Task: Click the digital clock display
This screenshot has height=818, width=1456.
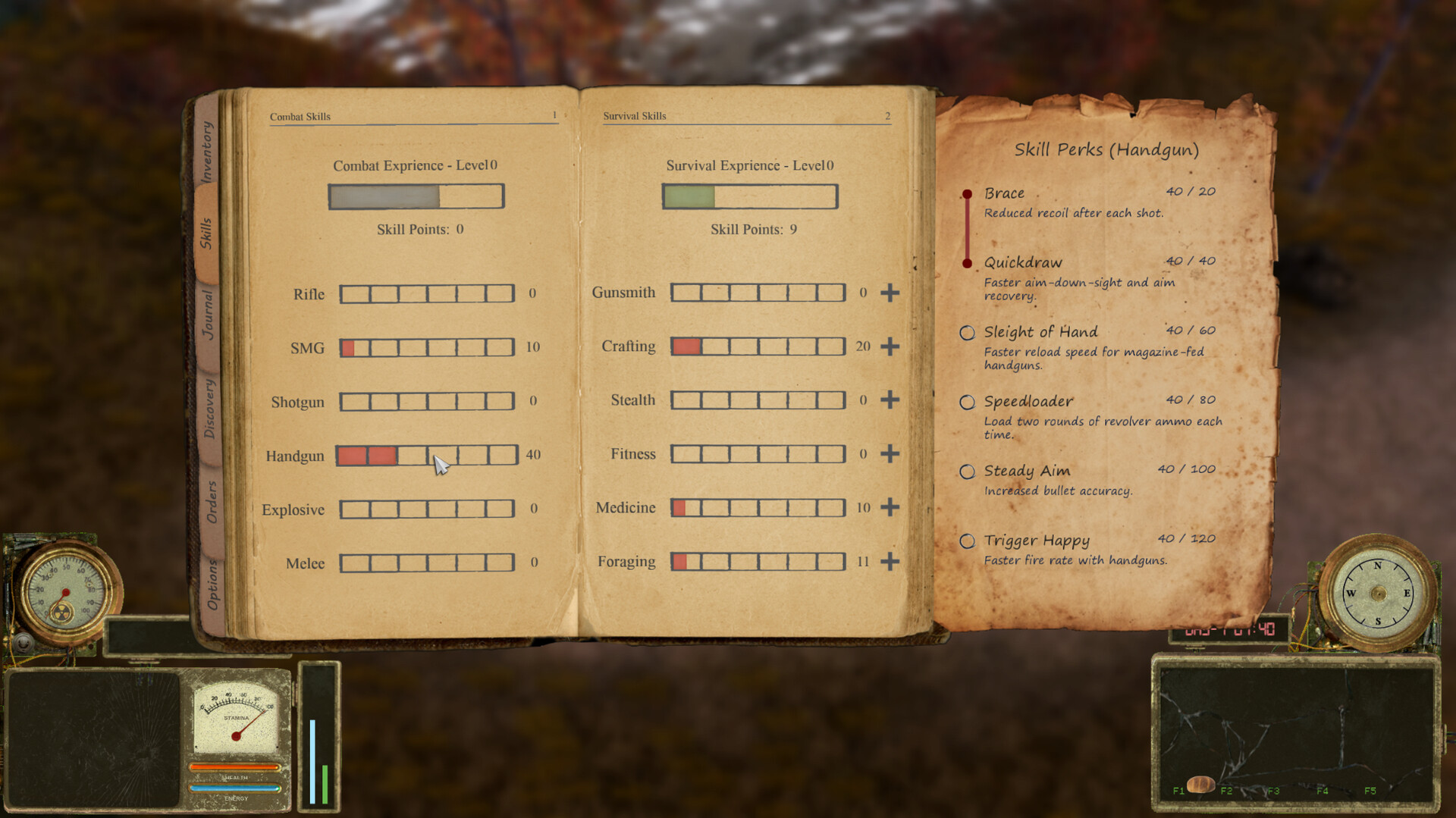Action: point(1230,628)
